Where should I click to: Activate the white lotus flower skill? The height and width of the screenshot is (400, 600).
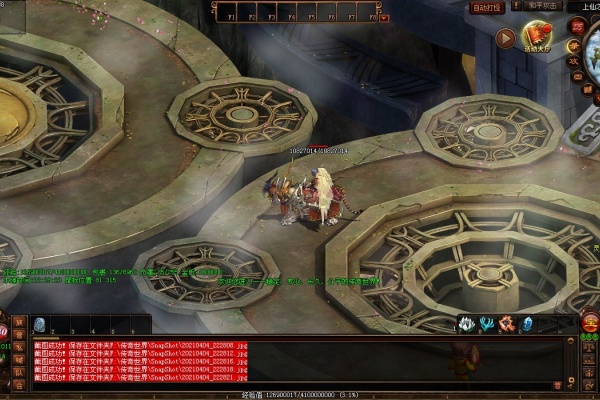(x=466, y=323)
